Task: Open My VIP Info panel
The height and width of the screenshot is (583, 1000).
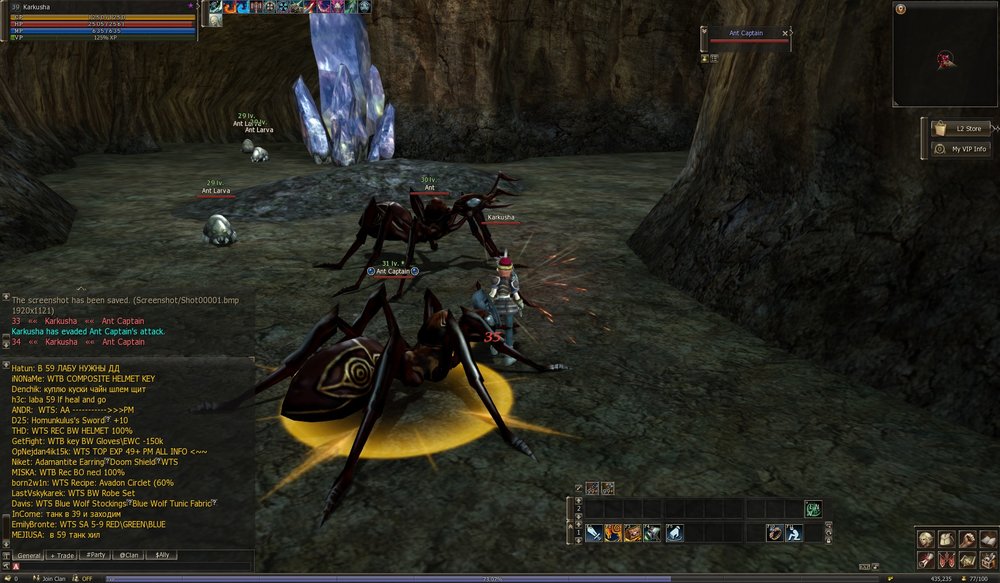Action: (x=960, y=149)
